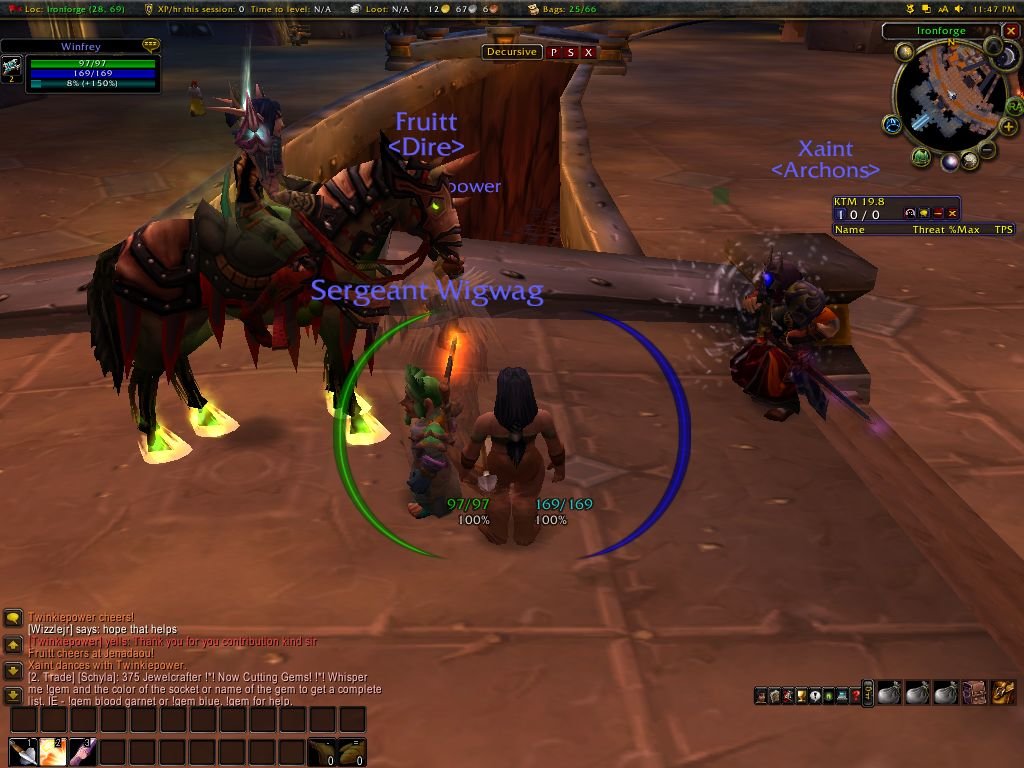1024x768 pixels.
Task: Open the purple bag next to backpack
Action: [x=975, y=692]
